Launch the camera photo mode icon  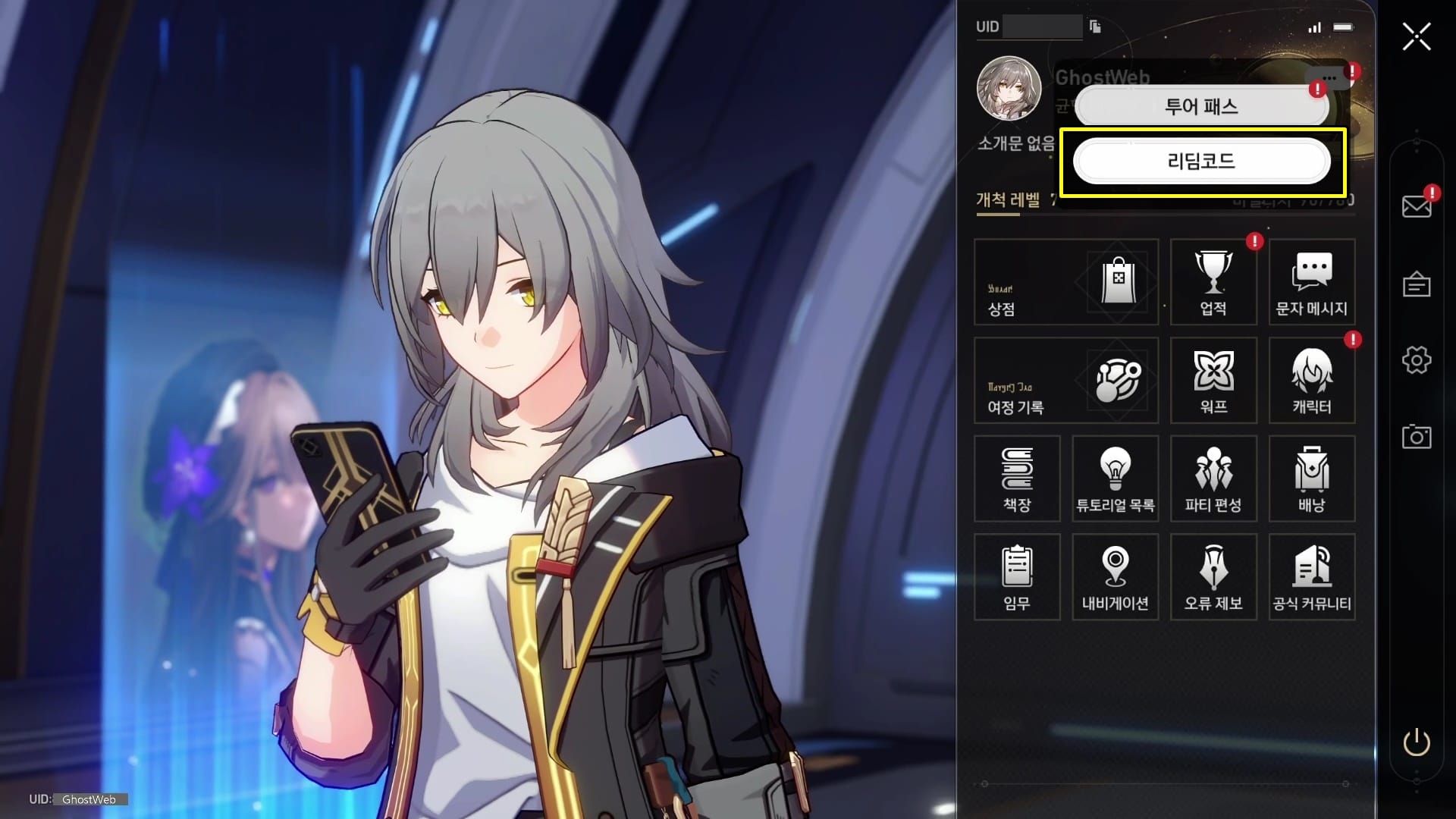pos(1416,437)
